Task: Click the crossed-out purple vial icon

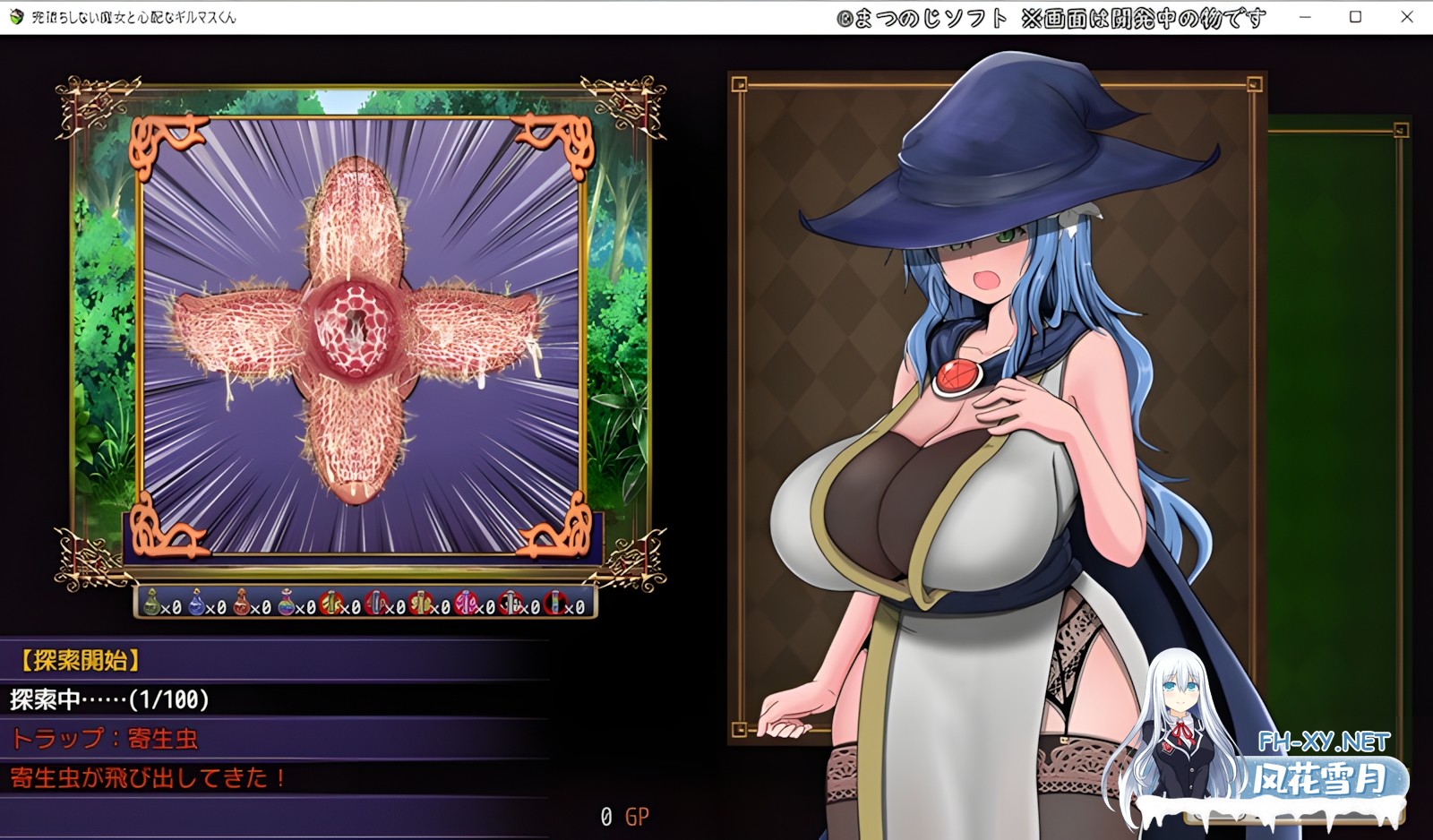Action: tap(465, 603)
